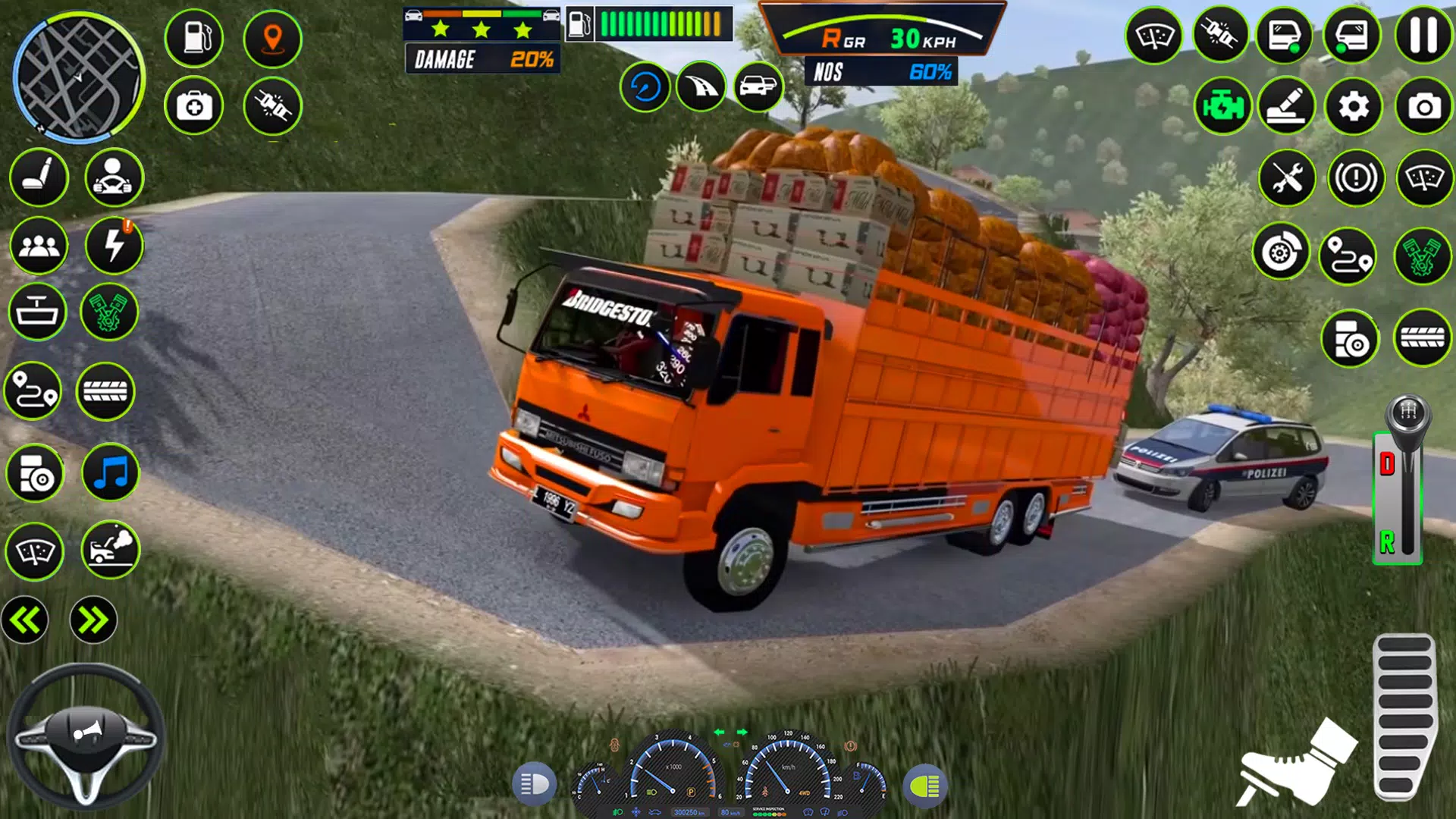The image size is (1456, 819).
Task: Open the orange location pin marker
Action: pos(272,38)
